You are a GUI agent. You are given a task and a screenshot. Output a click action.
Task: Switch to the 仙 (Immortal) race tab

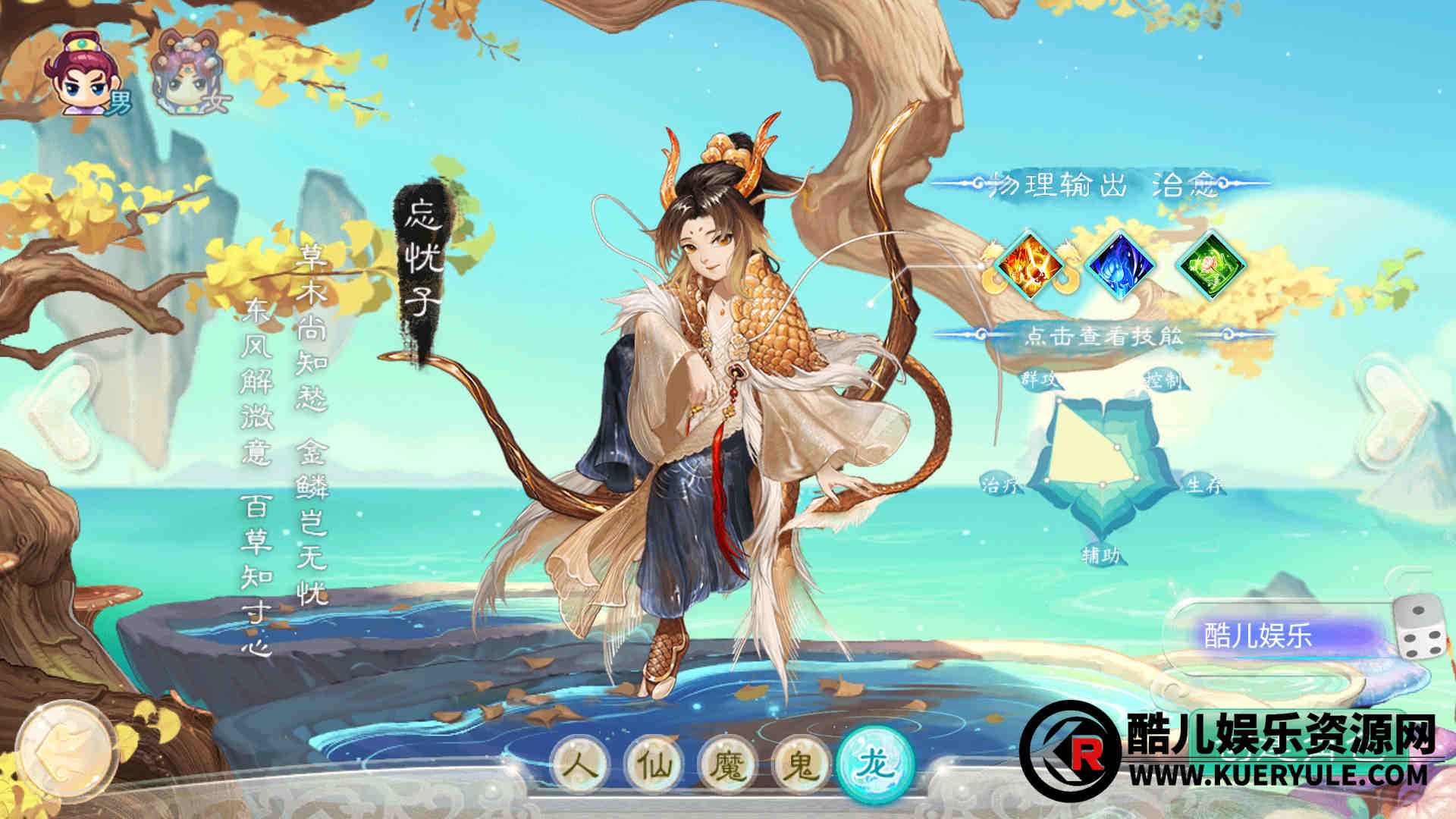coord(654,764)
